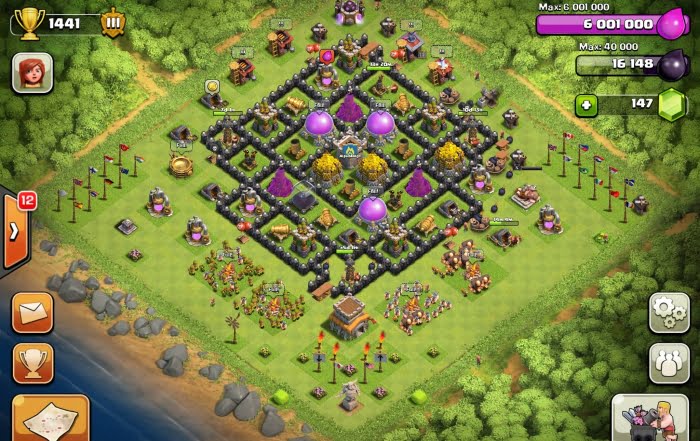The height and width of the screenshot is (441, 700).
Task: Open the builder shop button
Action: (655, 417)
